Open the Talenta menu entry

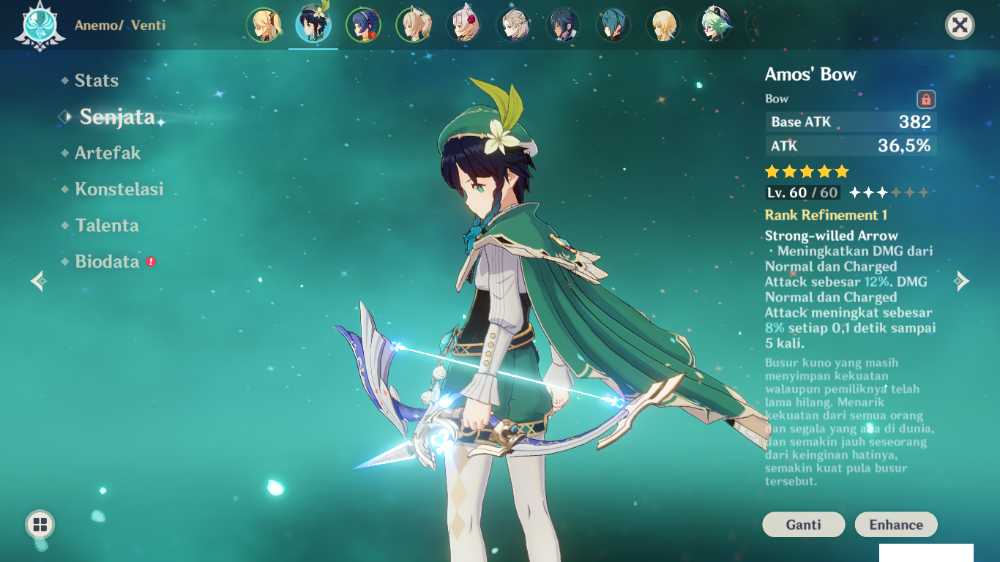coord(106,226)
